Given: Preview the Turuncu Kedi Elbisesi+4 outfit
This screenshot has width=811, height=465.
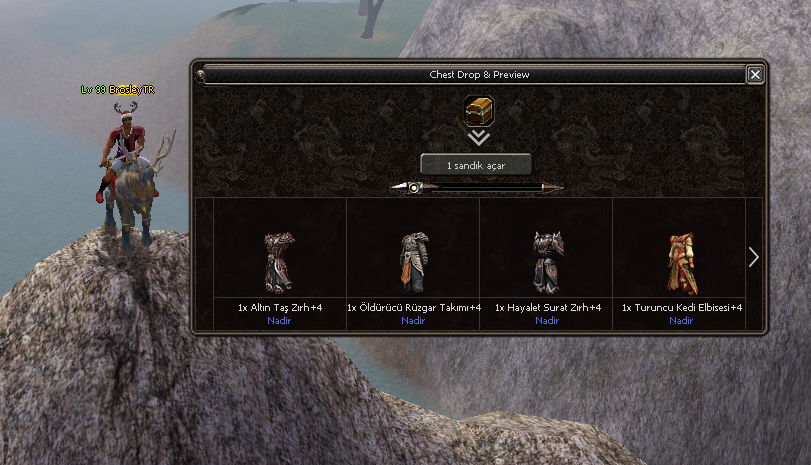Looking at the screenshot, I should tap(681, 262).
